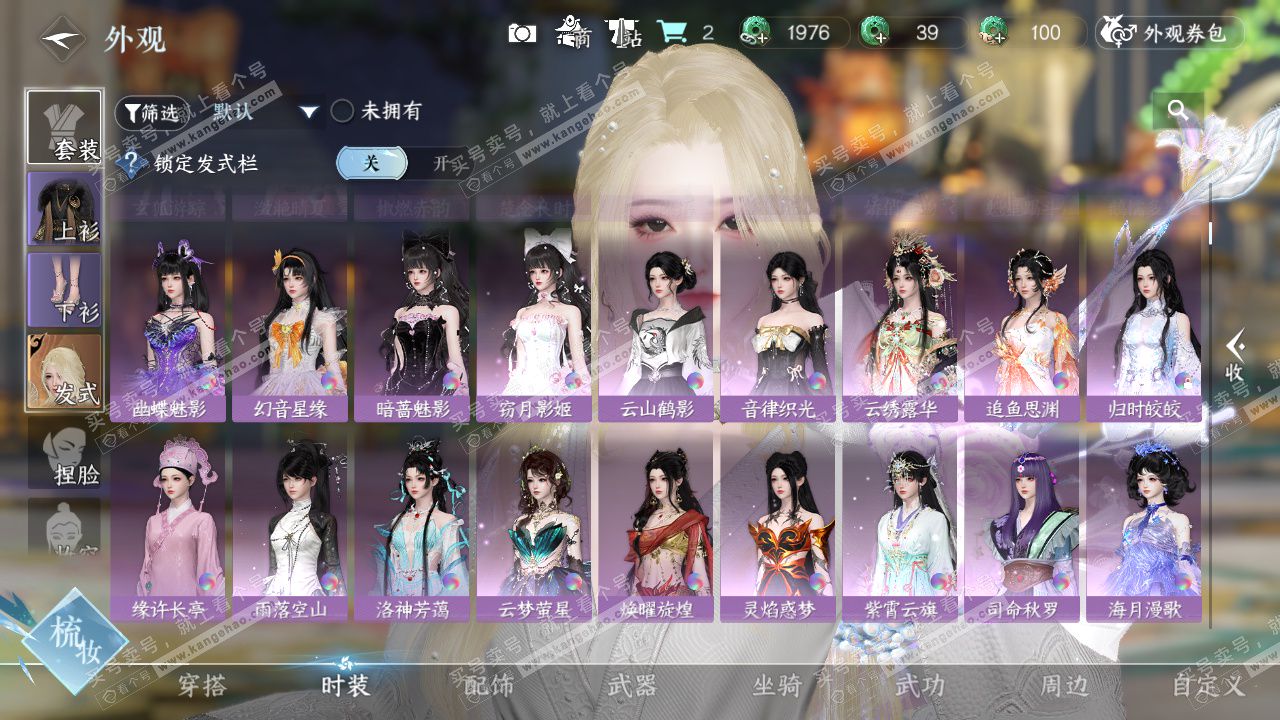1280x720 pixels.
Task: Open the shopping cart
Action: click(x=672, y=33)
